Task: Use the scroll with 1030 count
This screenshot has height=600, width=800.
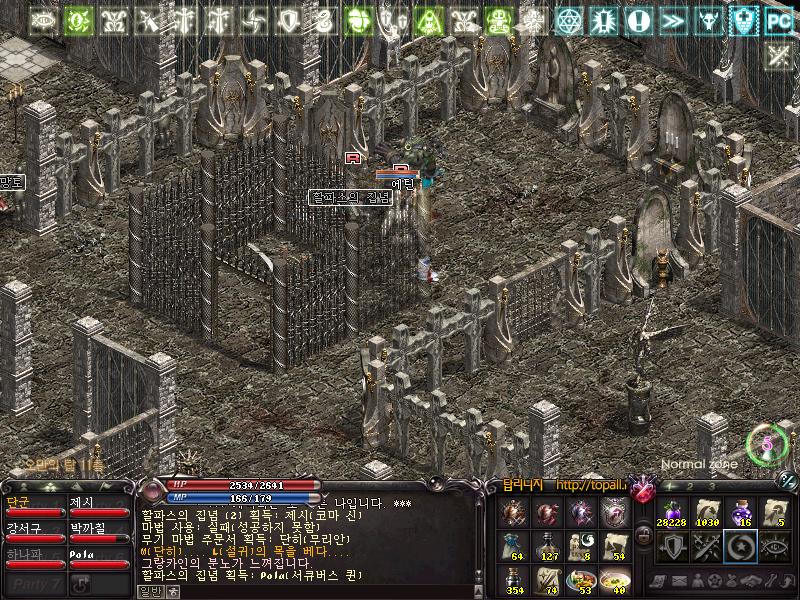Action: tap(705, 513)
